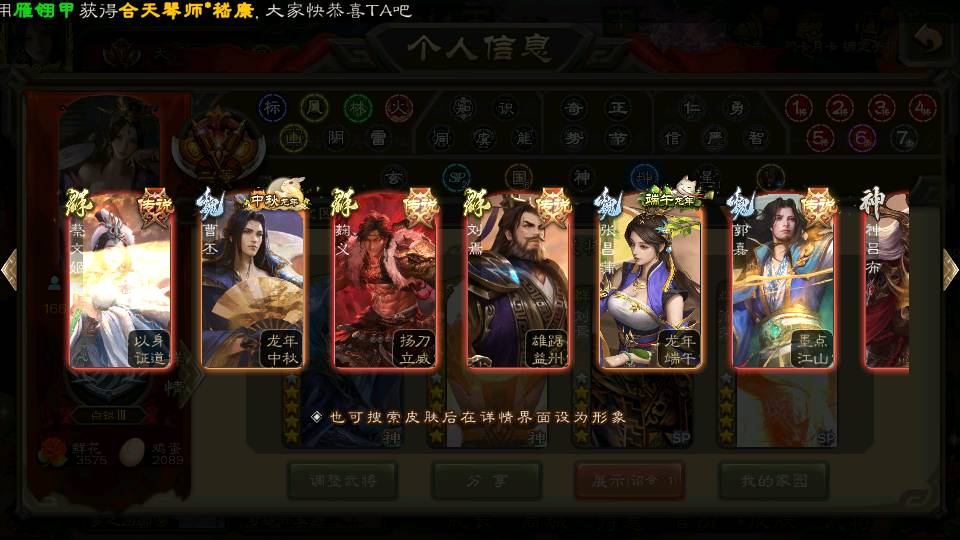Open the 调整武将 button
960x540 pixels.
343,481
